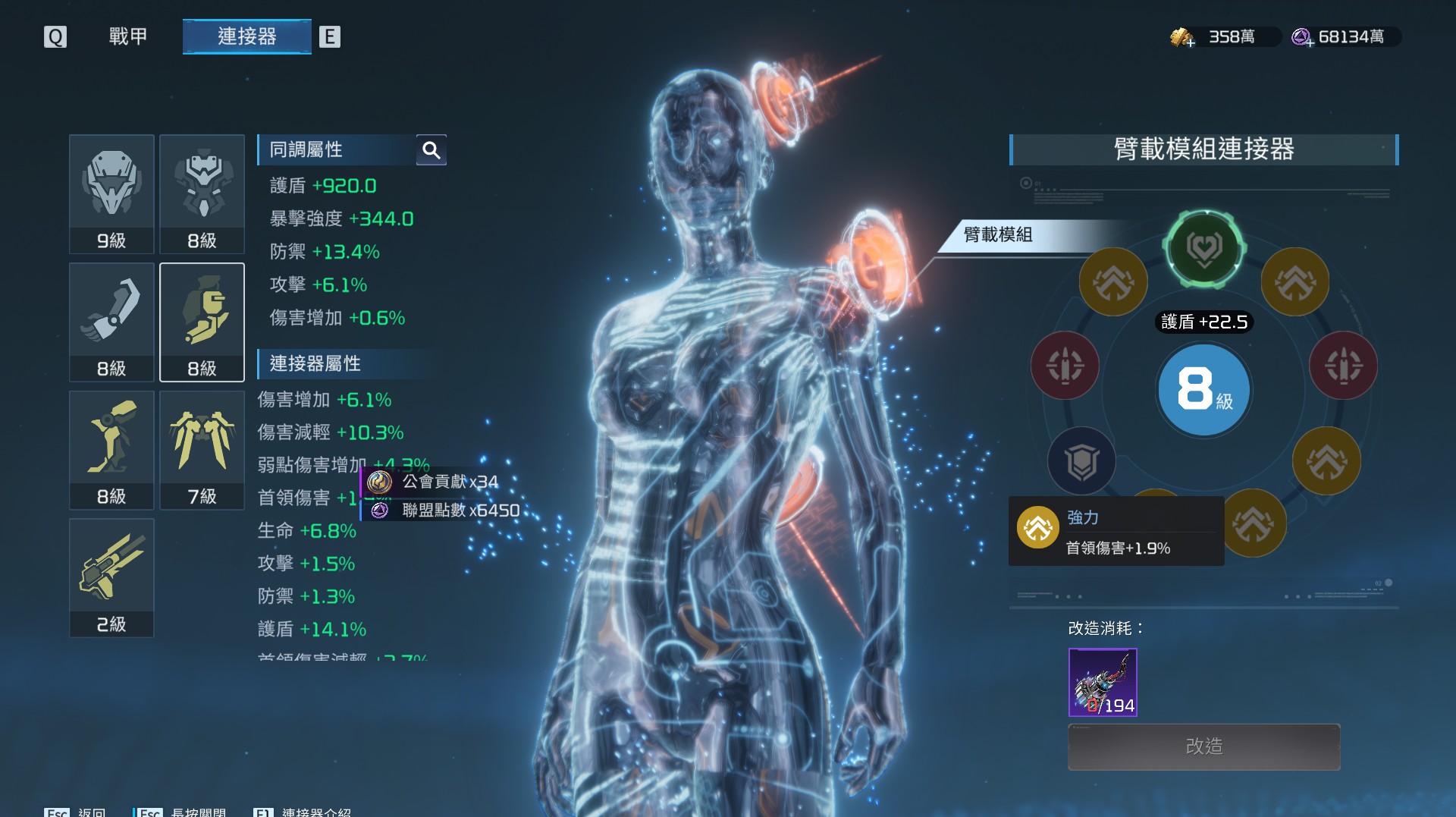Select the level 8 chest armor slot
Screen dimensions: 1456x817
click(202, 193)
